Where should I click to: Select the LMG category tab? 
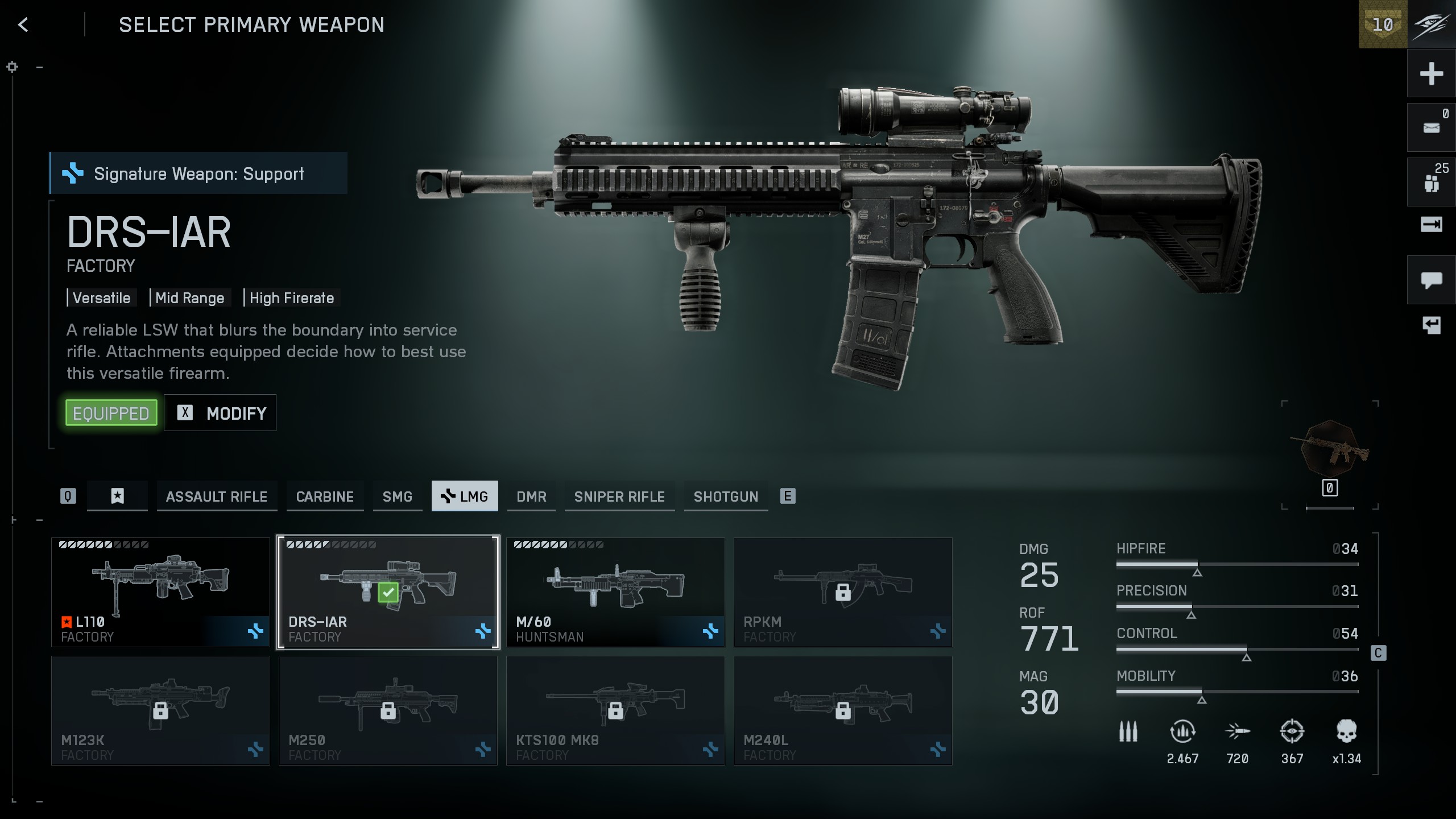465,497
